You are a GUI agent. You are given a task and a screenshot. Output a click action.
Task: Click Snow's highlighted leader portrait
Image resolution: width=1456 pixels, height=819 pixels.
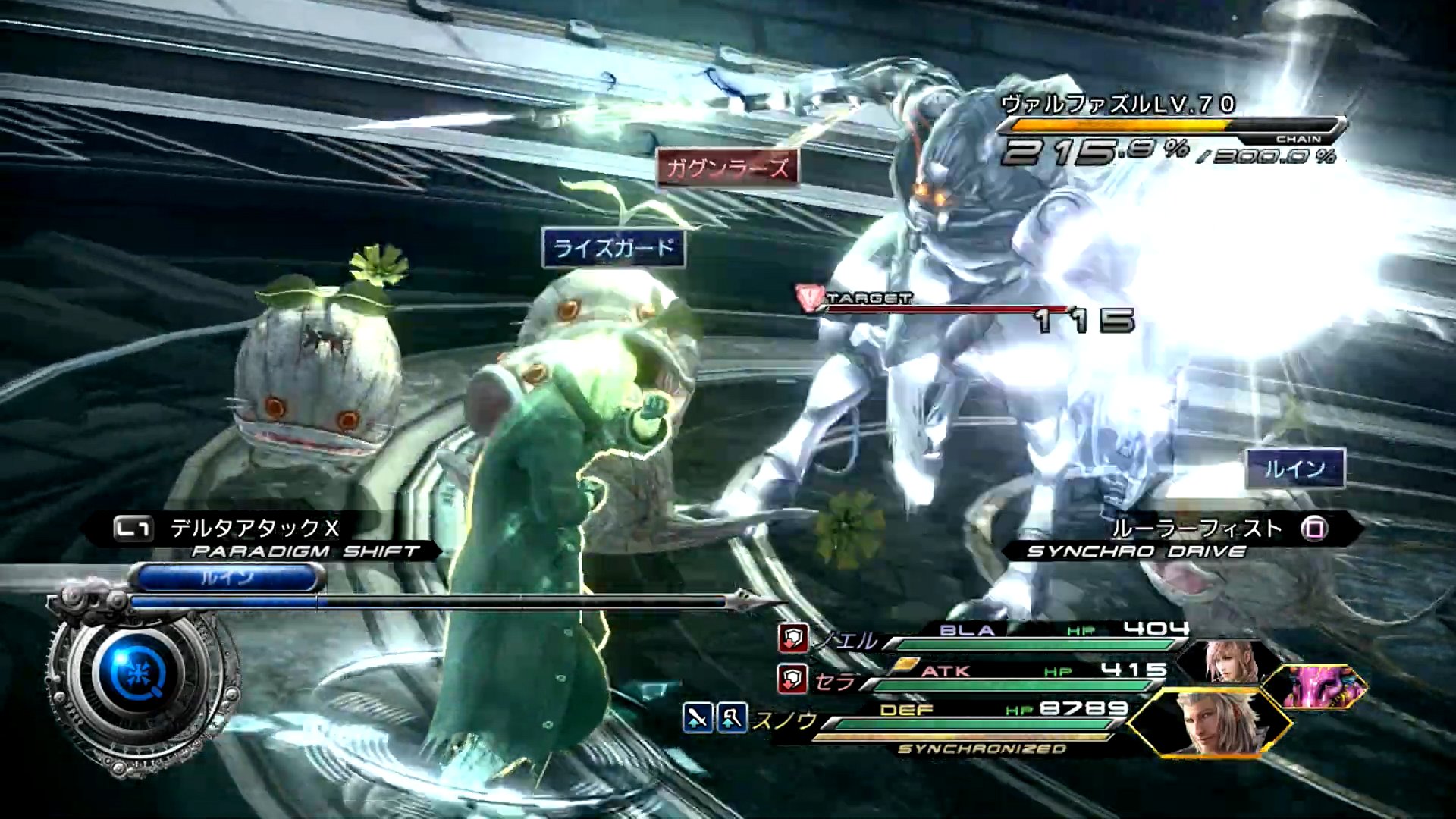point(1209,723)
